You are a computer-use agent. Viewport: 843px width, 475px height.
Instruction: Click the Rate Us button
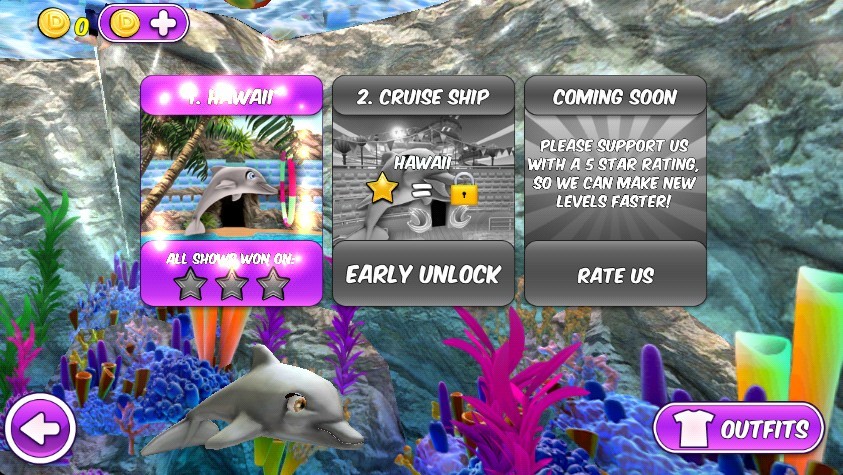point(615,274)
